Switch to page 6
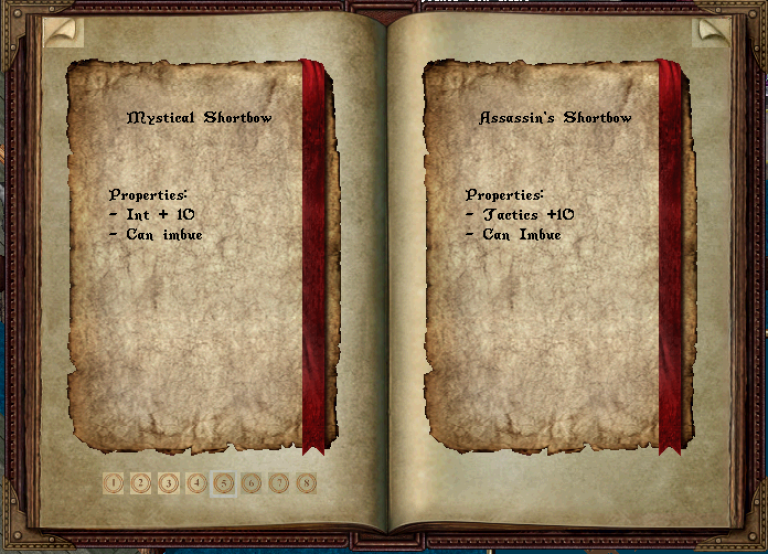768x554 pixels. [252, 484]
